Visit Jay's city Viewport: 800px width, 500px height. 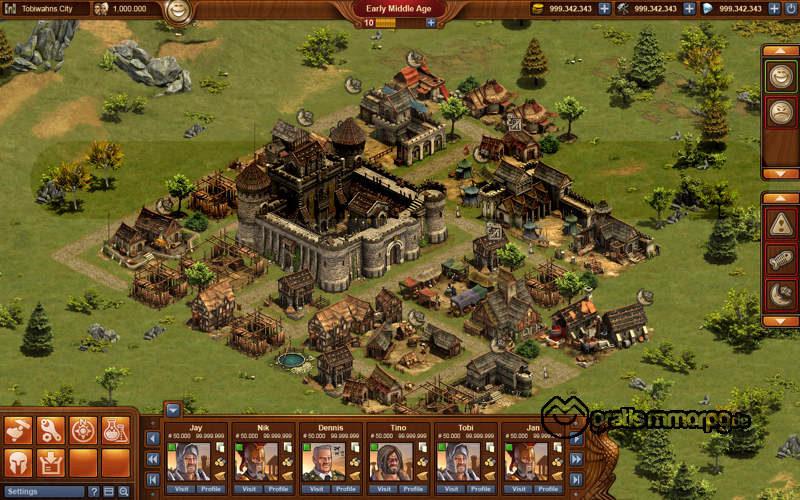coord(182,489)
